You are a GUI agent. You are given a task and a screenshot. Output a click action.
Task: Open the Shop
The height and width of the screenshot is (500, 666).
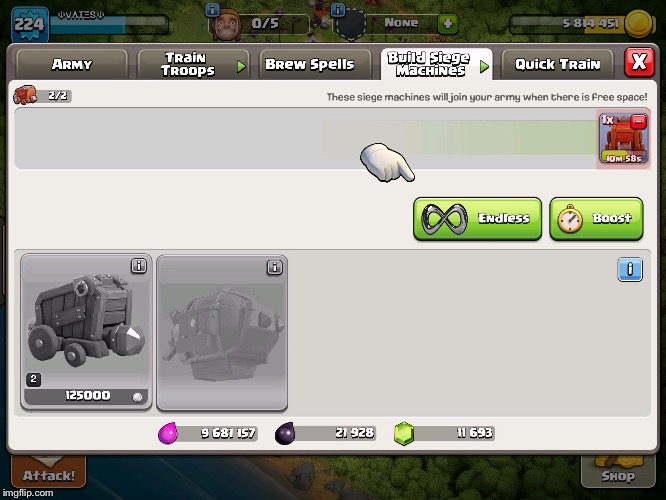tap(618, 476)
